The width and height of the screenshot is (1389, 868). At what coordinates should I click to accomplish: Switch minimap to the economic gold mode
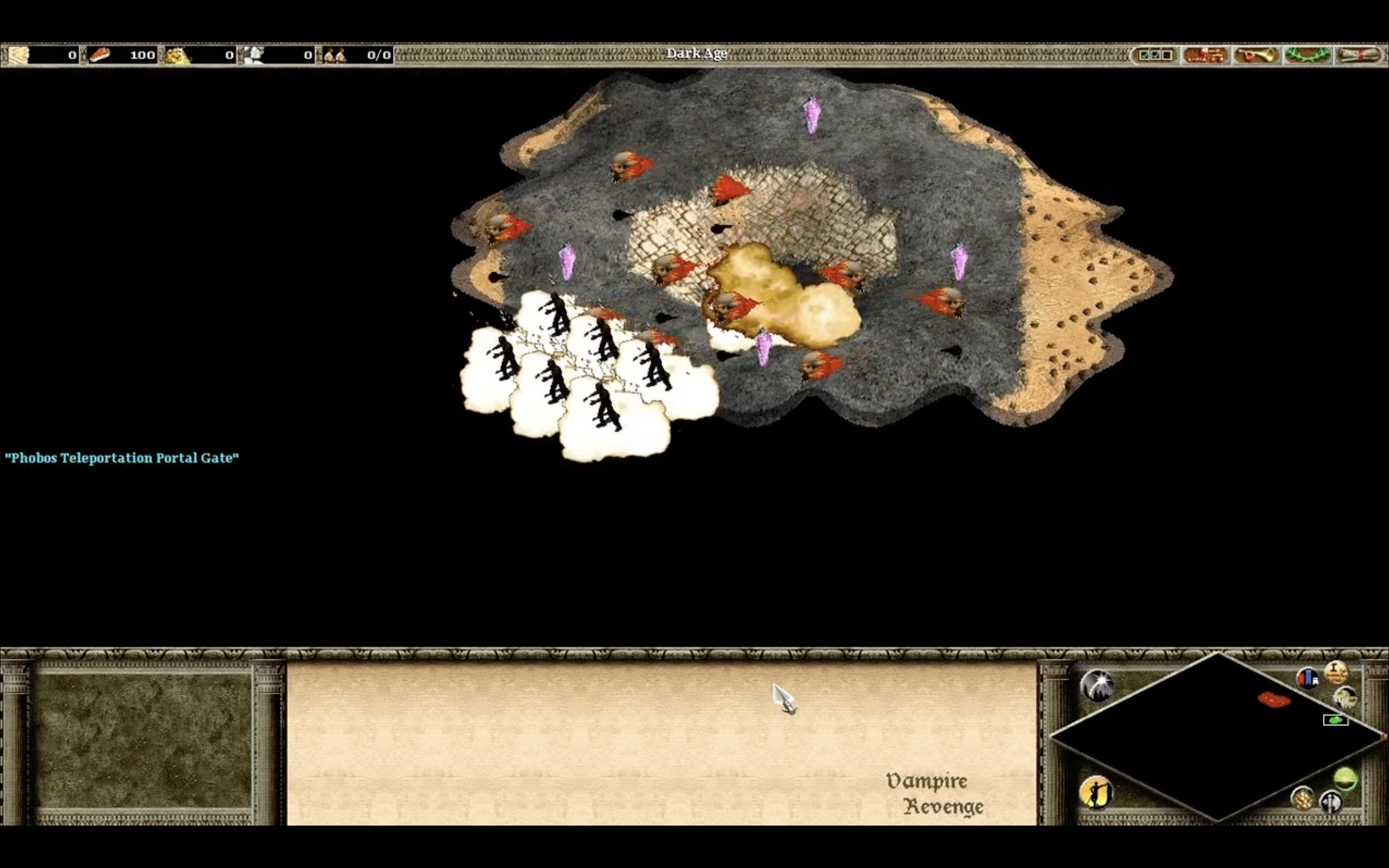[1302, 798]
